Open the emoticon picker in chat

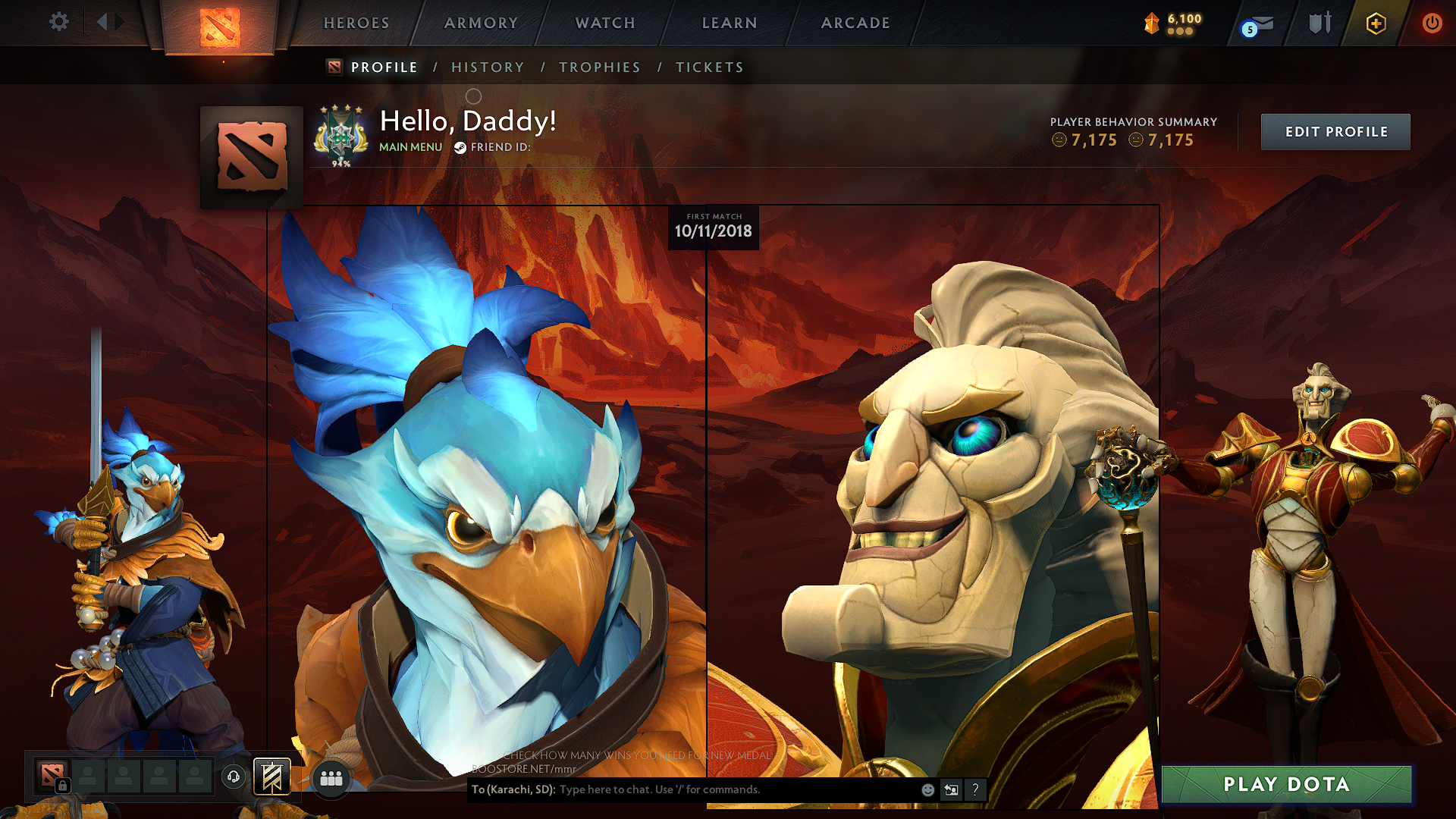927,789
